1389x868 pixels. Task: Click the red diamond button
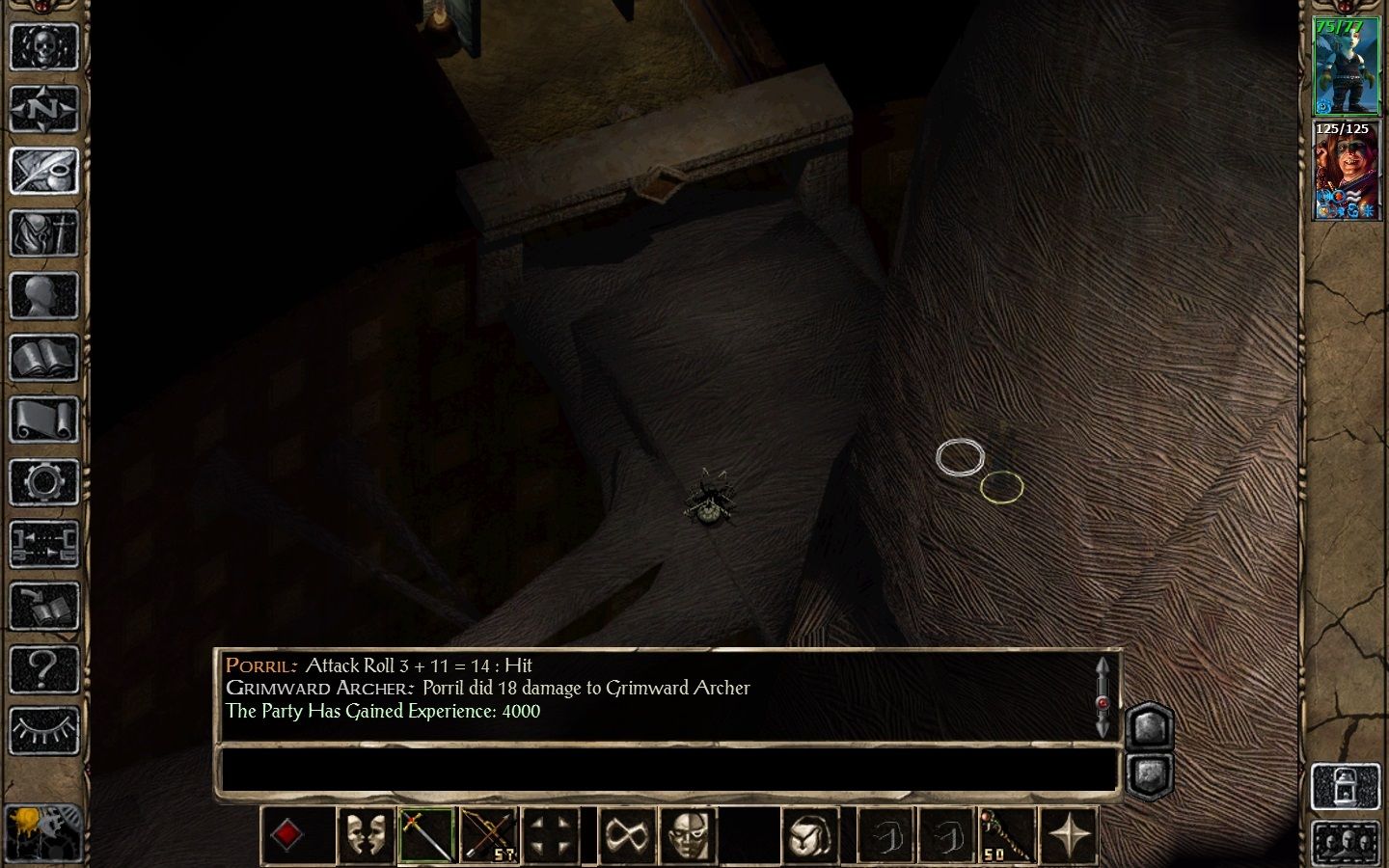coord(286,835)
